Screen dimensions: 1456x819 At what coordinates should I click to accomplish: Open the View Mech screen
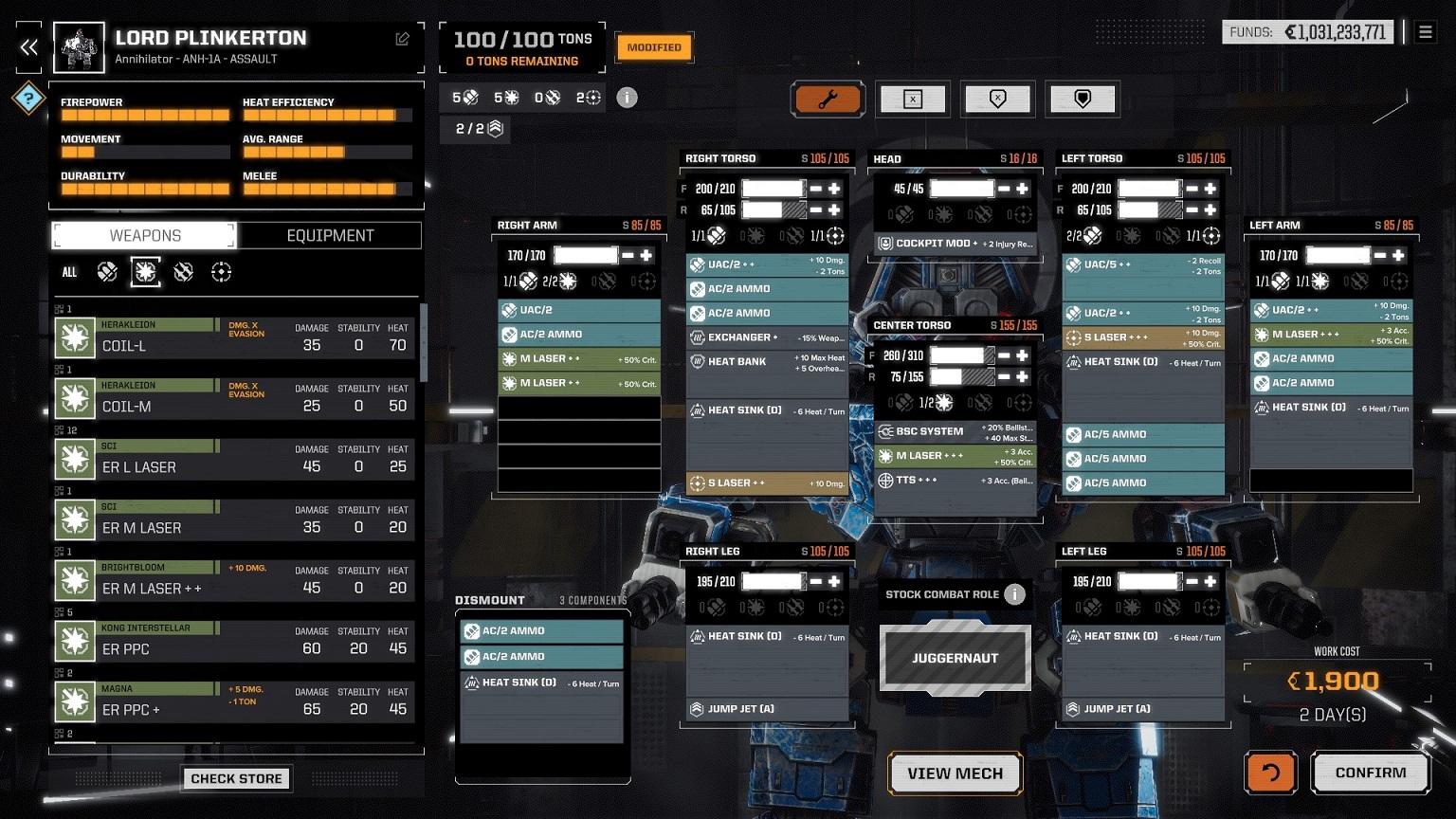[x=955, y=773]
